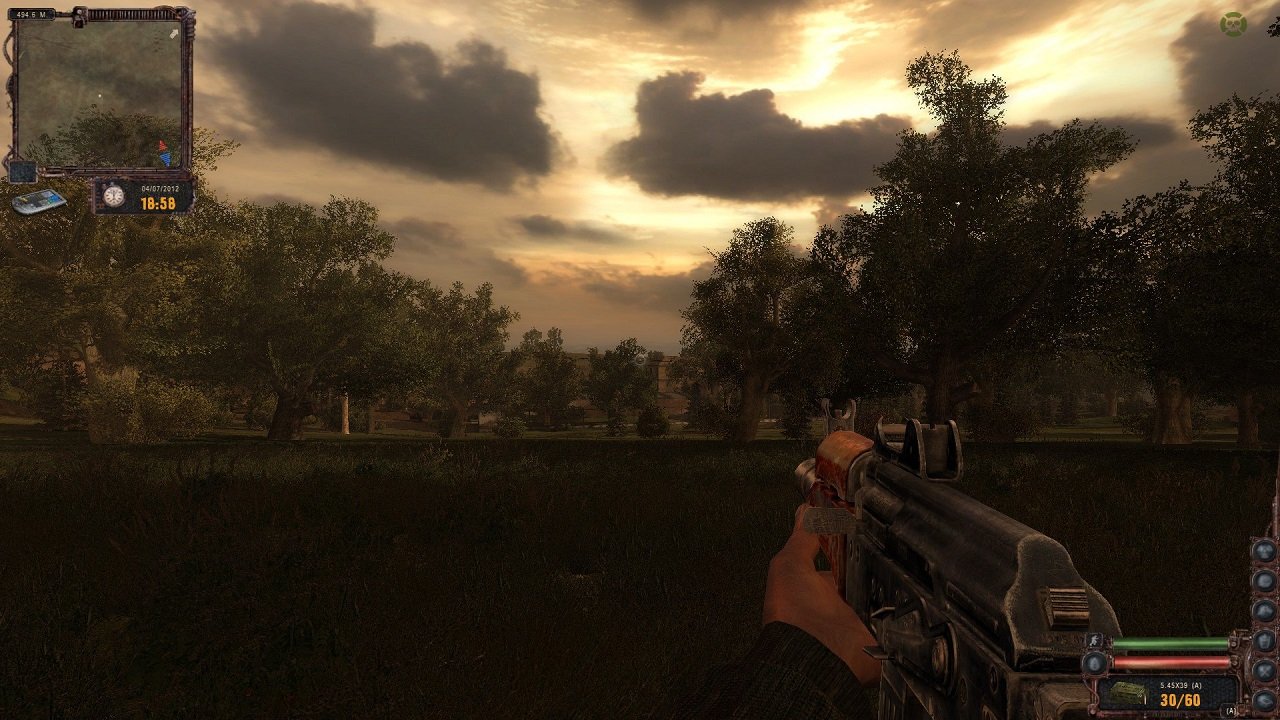Expand the 494.6 M distance readout tab

30,13
